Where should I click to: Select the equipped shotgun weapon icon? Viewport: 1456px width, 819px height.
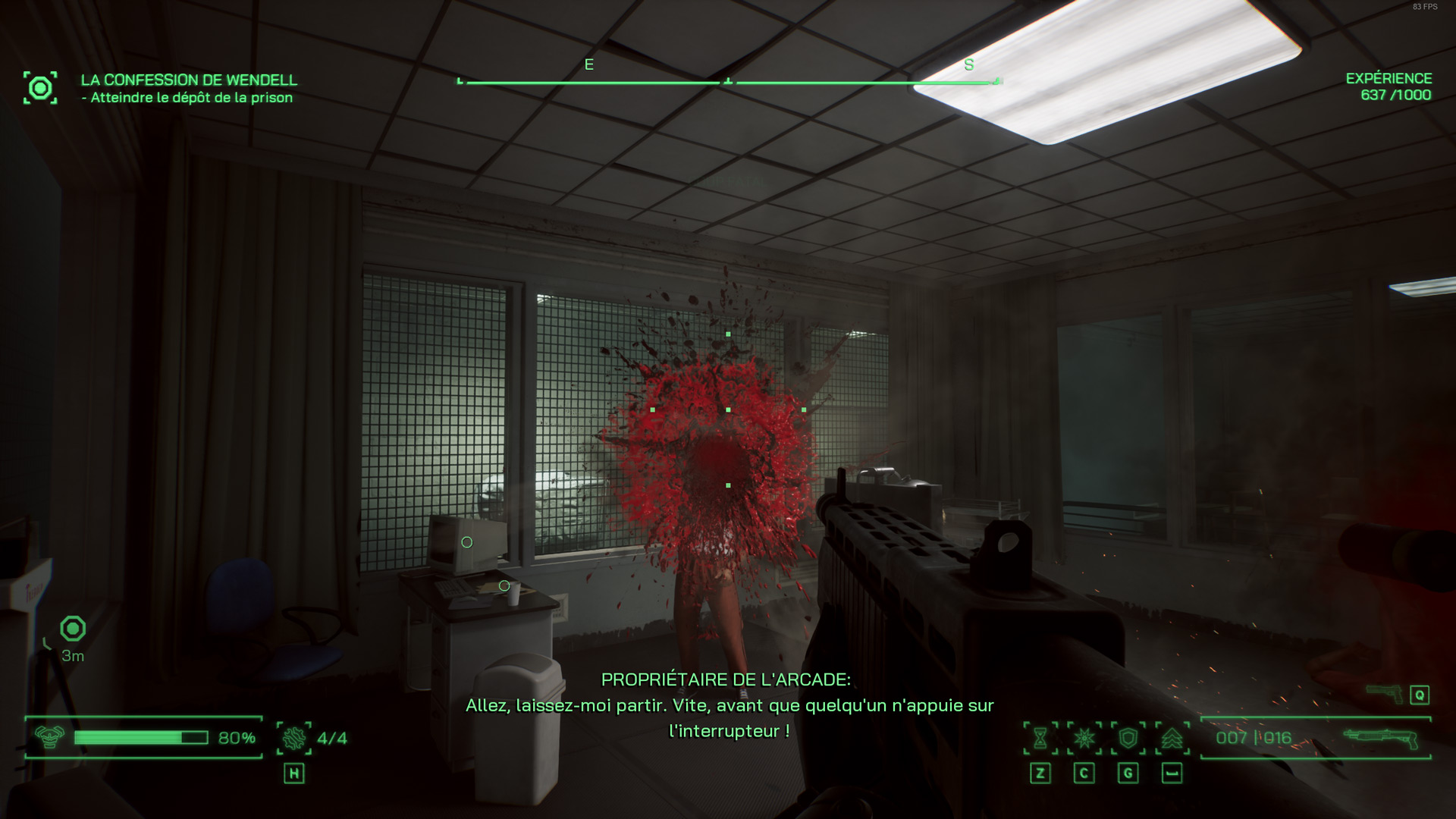tap(1380, 738)
